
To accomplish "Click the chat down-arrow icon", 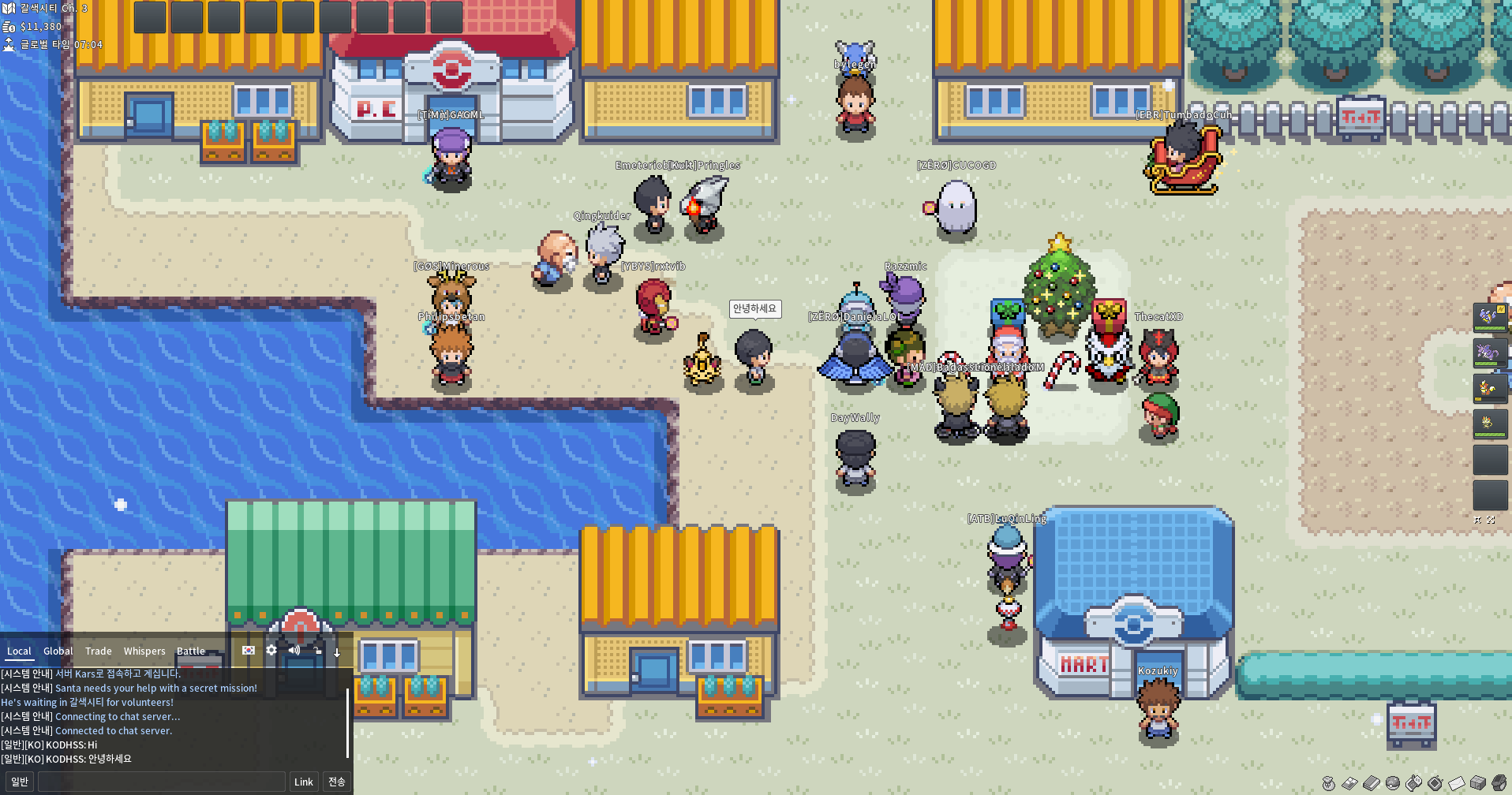I will [337, 651].
